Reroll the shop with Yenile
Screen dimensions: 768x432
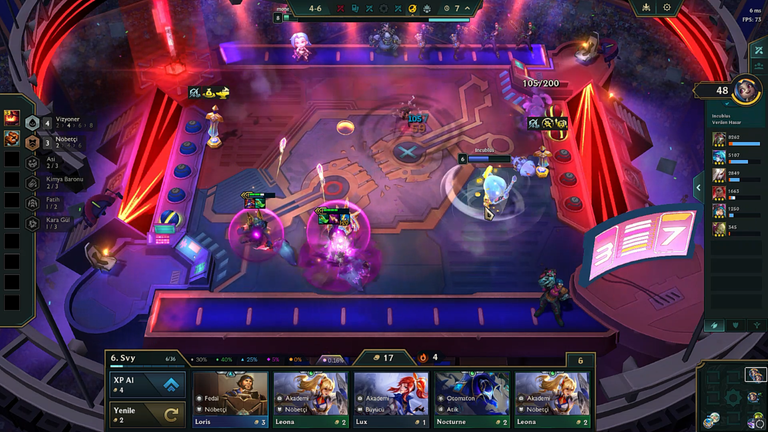tap(149, 414)
